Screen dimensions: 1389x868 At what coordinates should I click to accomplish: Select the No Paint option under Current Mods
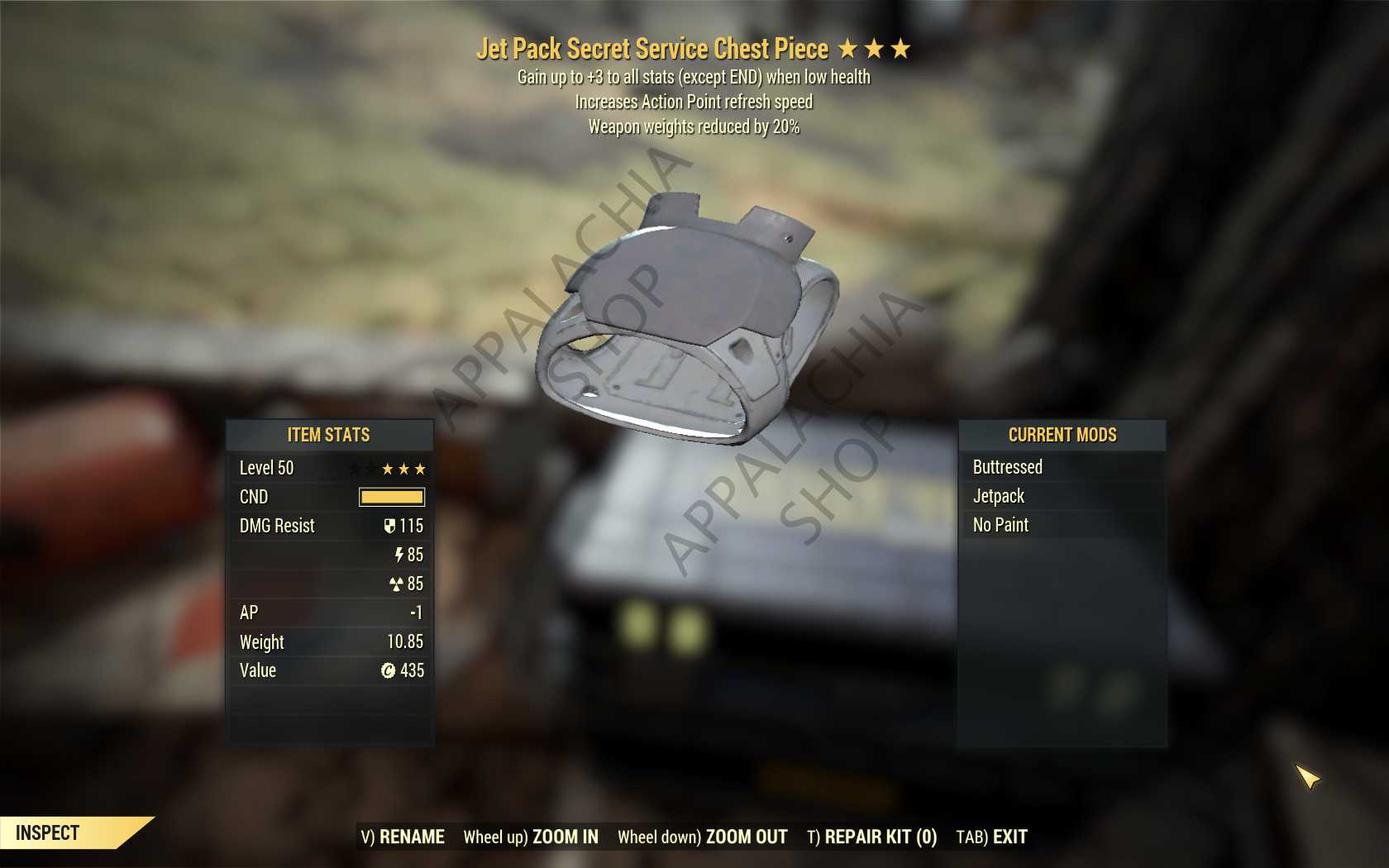(x=1000, y=524)
